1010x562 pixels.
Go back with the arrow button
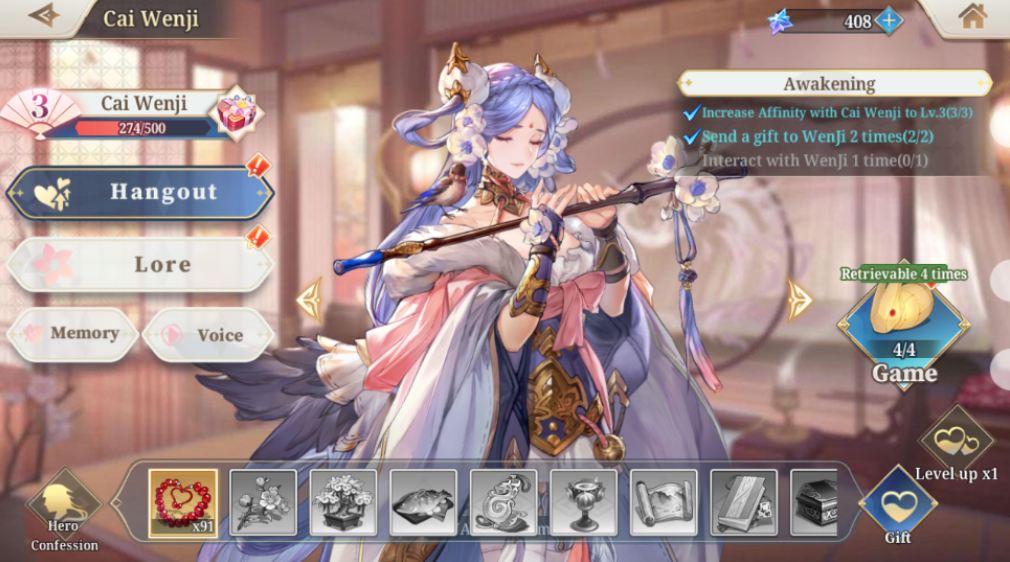click(x=44, y=16)
